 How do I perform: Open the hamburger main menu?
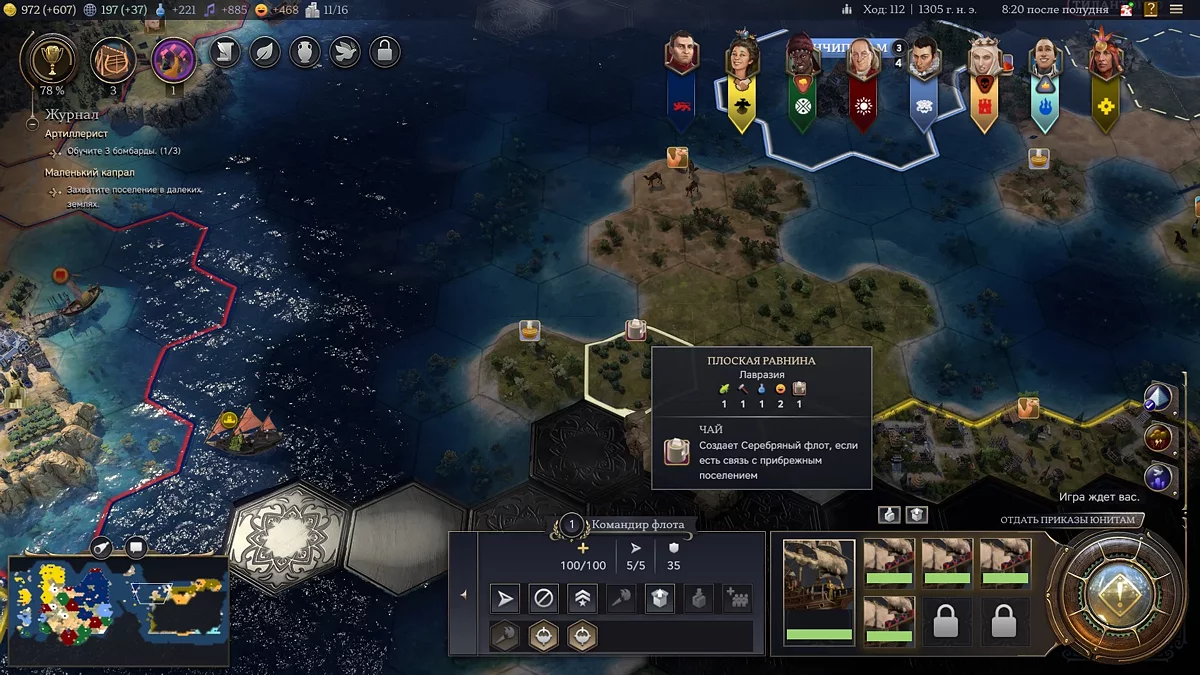click(x=1177, y=10)
